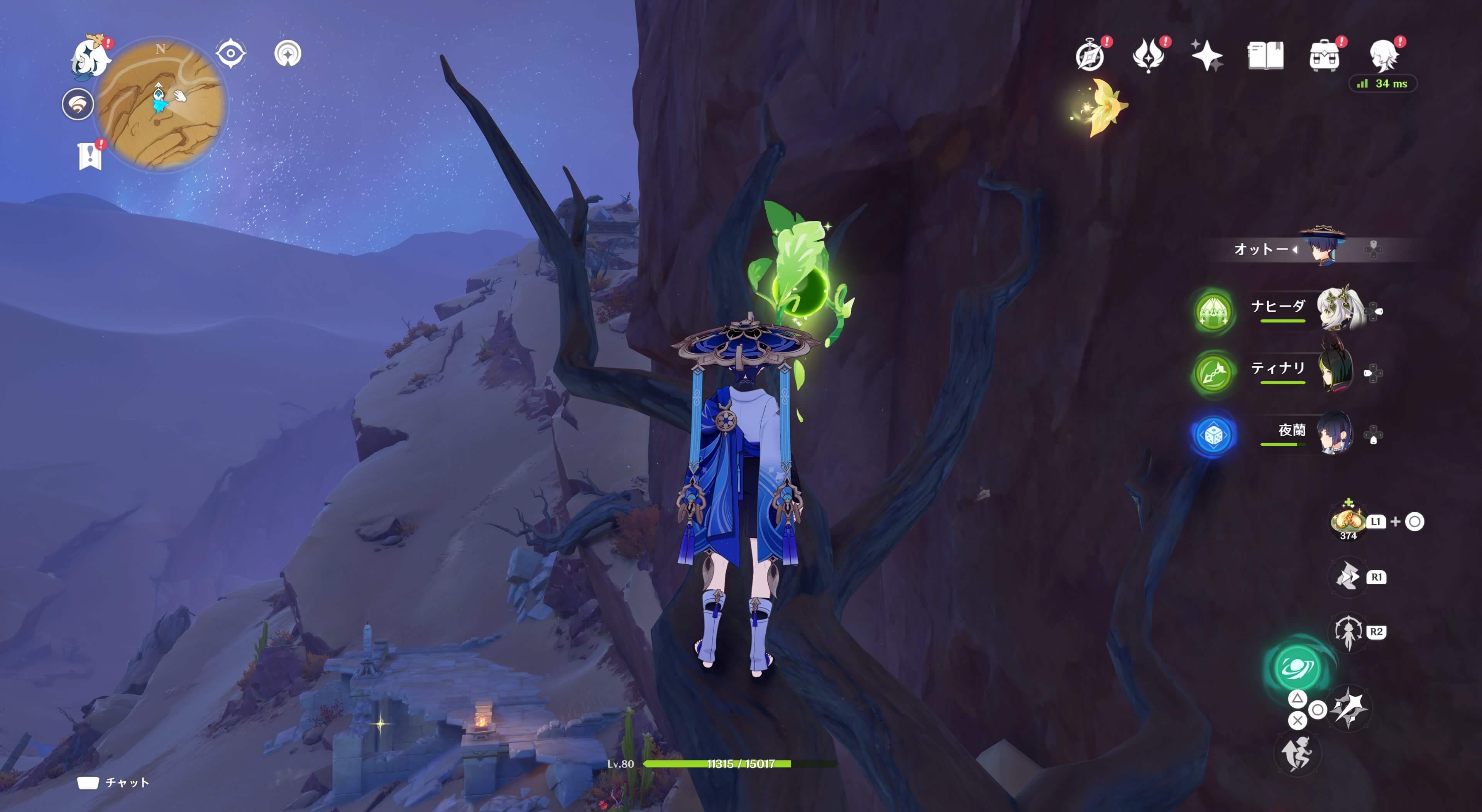Click the sprint dash icon
This screenshot has width=1482, height=812.
[1297, 753]
